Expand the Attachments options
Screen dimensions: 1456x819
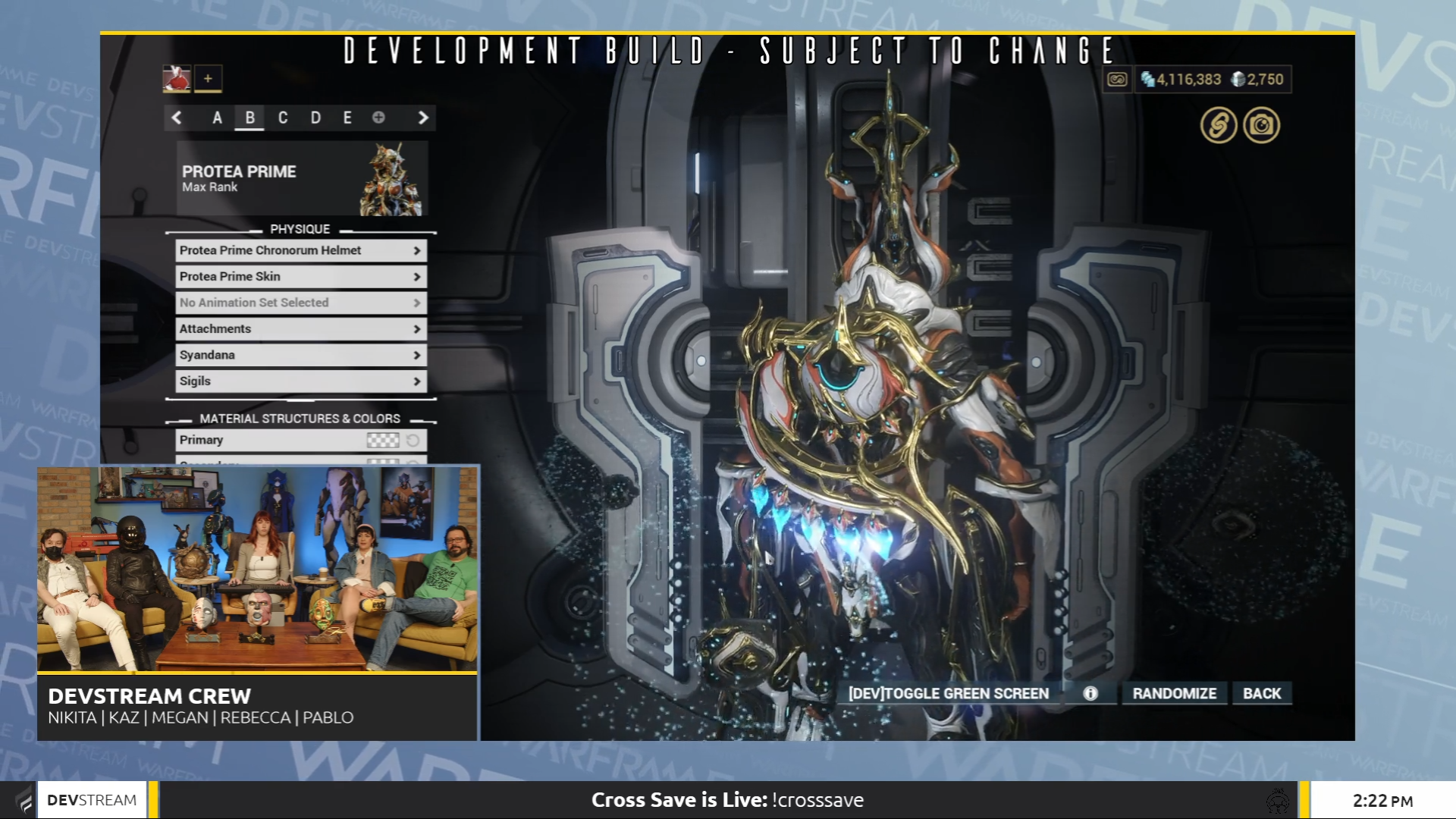coord(300,328)
